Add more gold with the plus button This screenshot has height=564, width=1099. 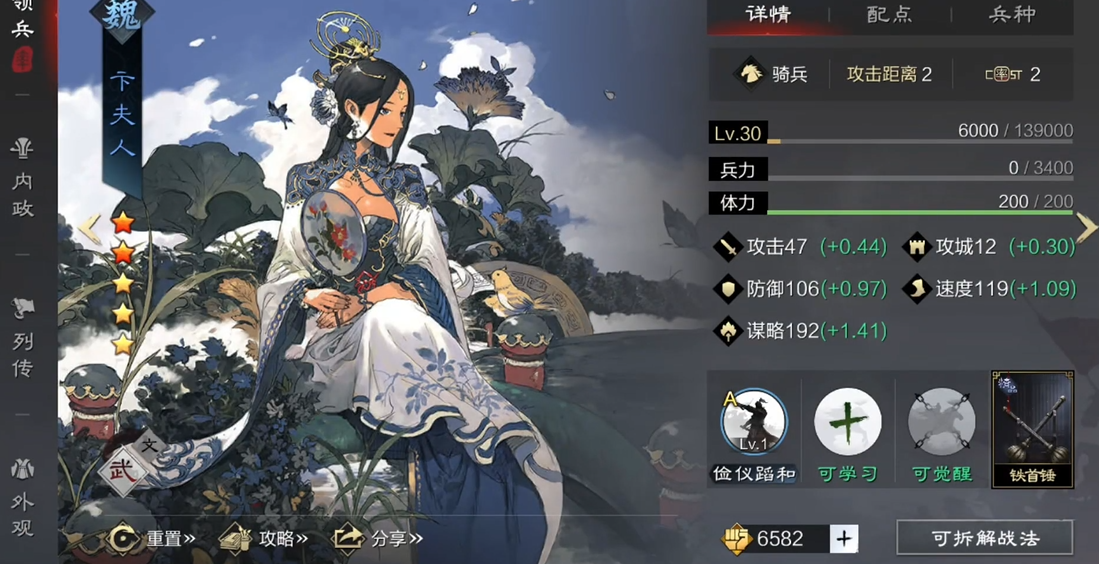point(844,539)
